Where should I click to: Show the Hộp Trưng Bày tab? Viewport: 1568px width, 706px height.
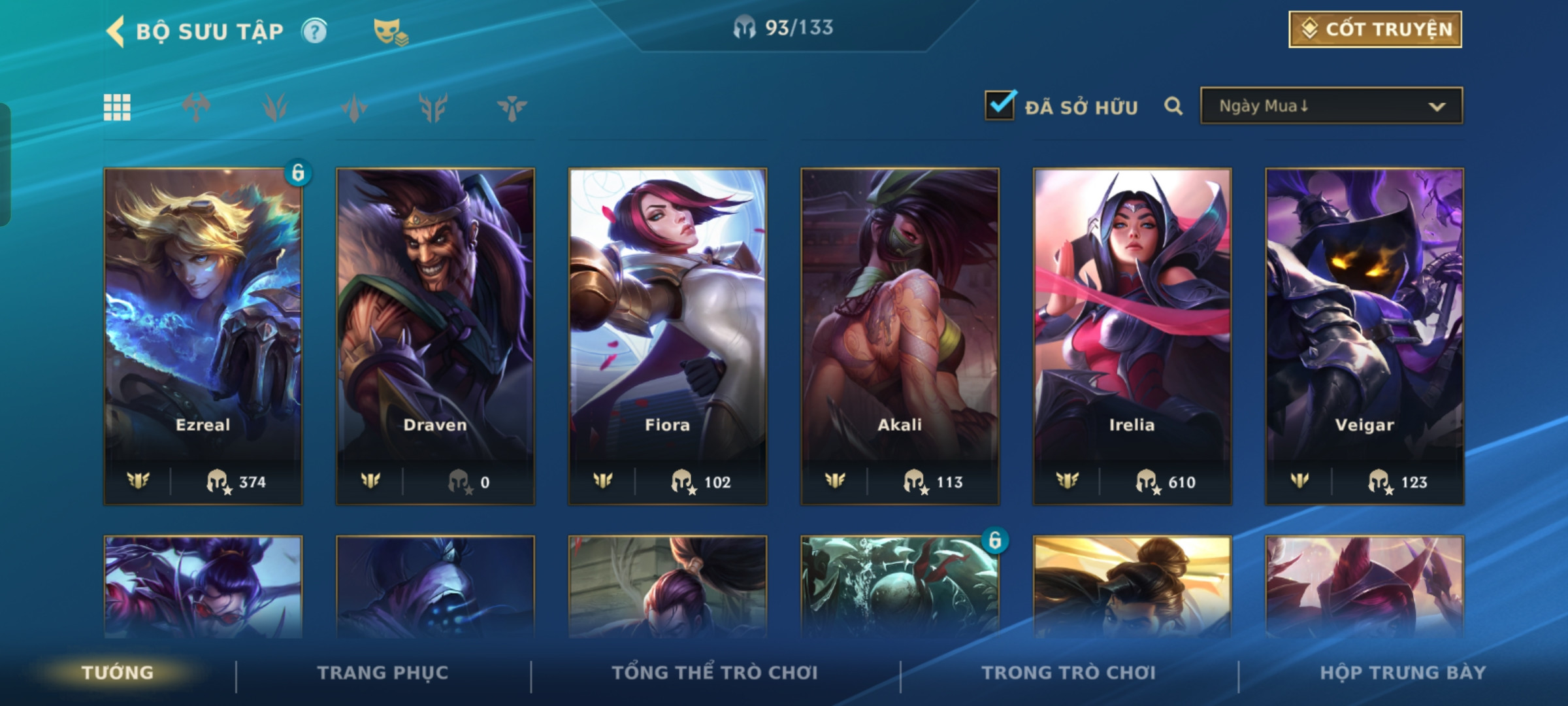point(1403,673)
